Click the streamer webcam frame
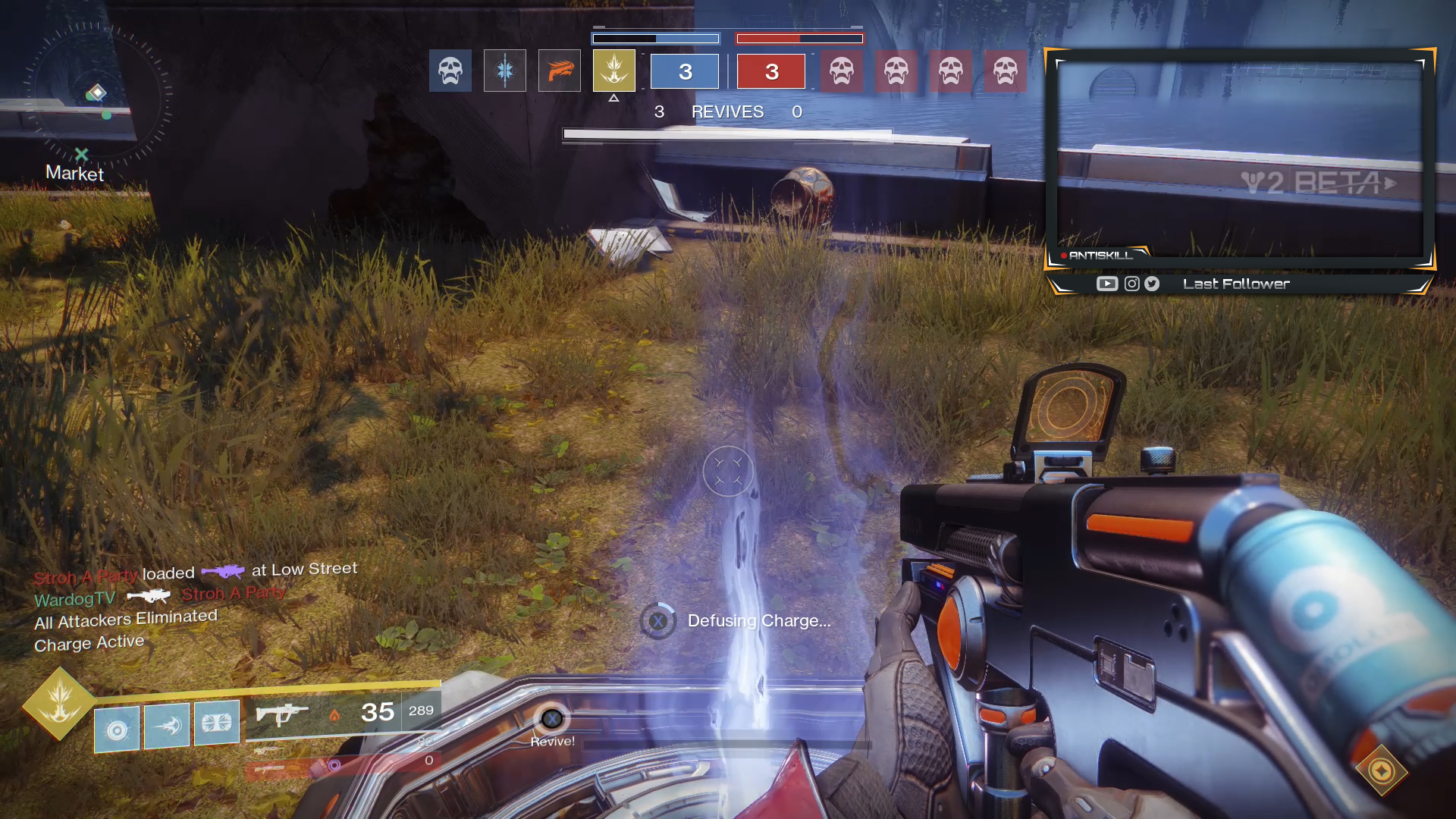 (1240, 158)
